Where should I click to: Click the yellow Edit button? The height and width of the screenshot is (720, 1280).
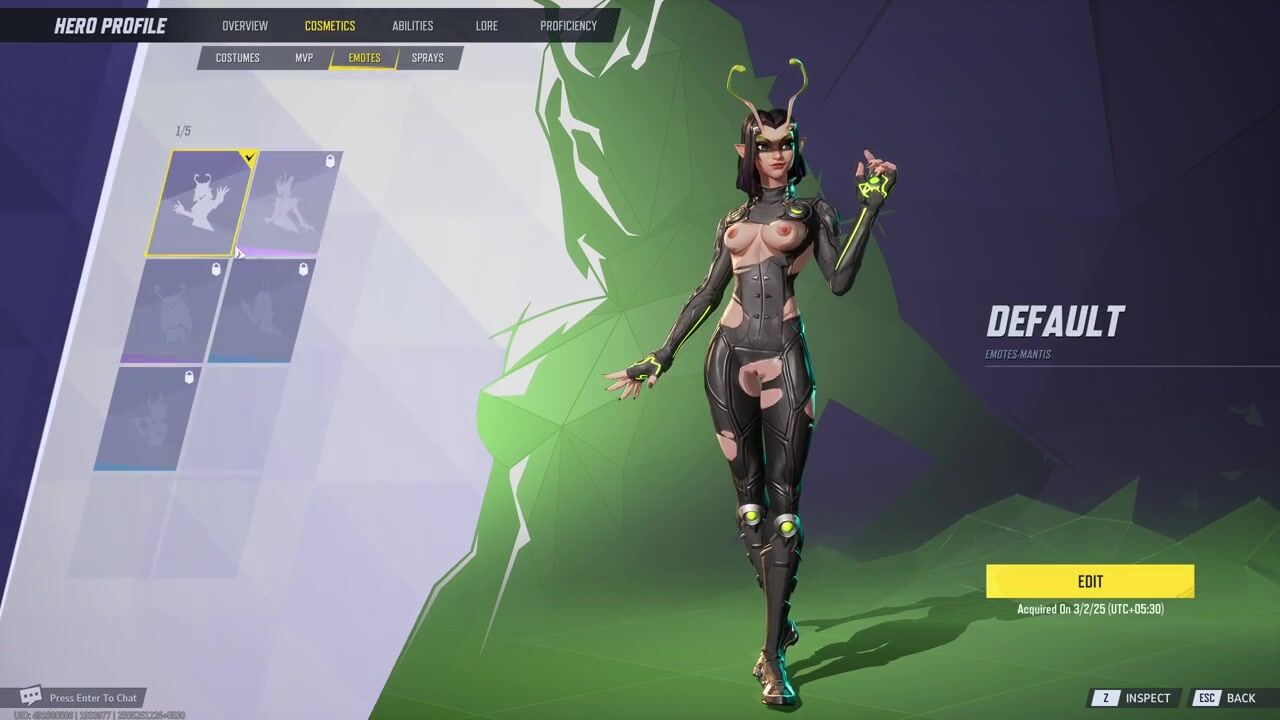click(1090, 581)
